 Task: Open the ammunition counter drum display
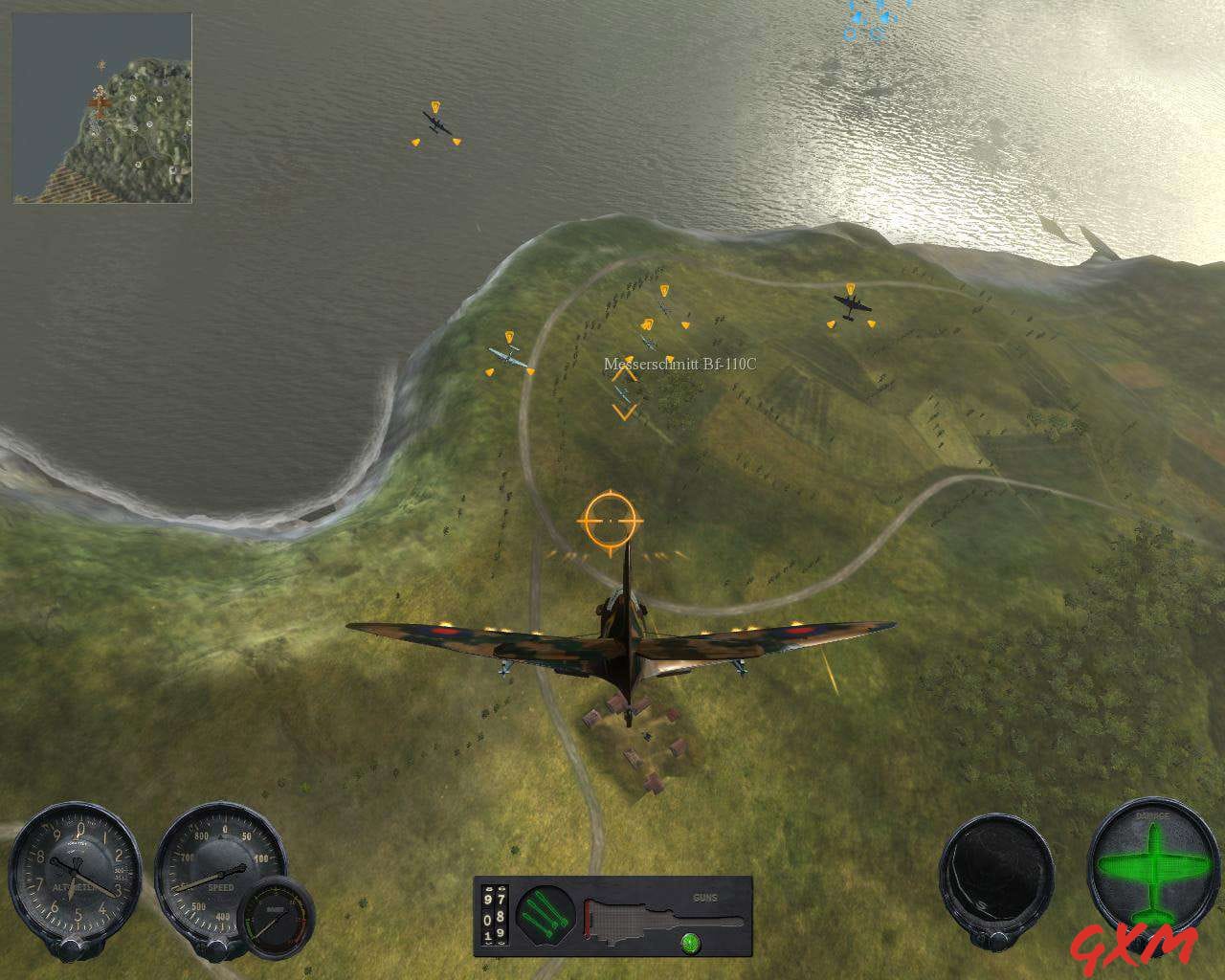tap(493, 917)
